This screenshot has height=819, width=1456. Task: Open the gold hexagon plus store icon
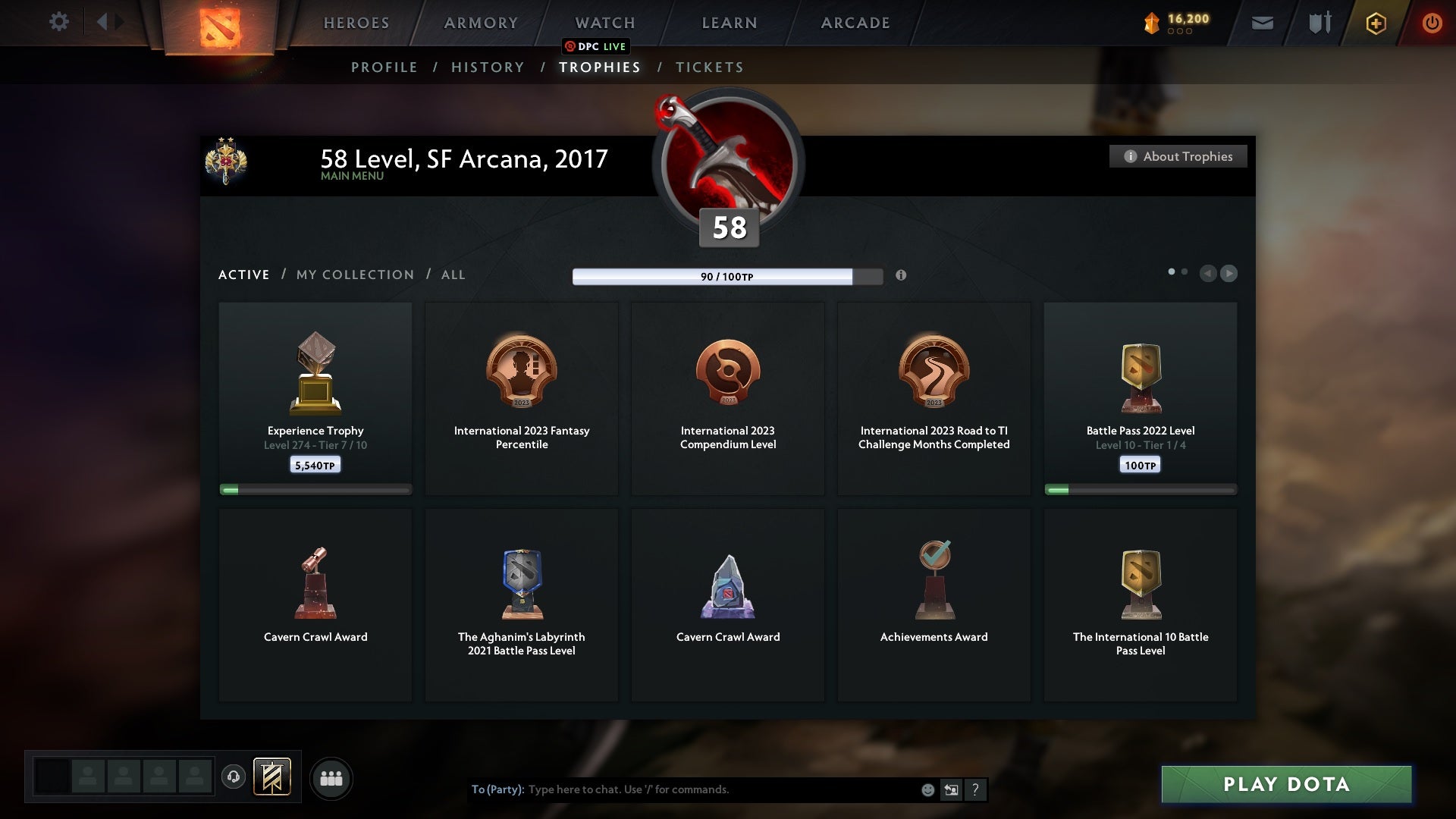click(1375, 23)
